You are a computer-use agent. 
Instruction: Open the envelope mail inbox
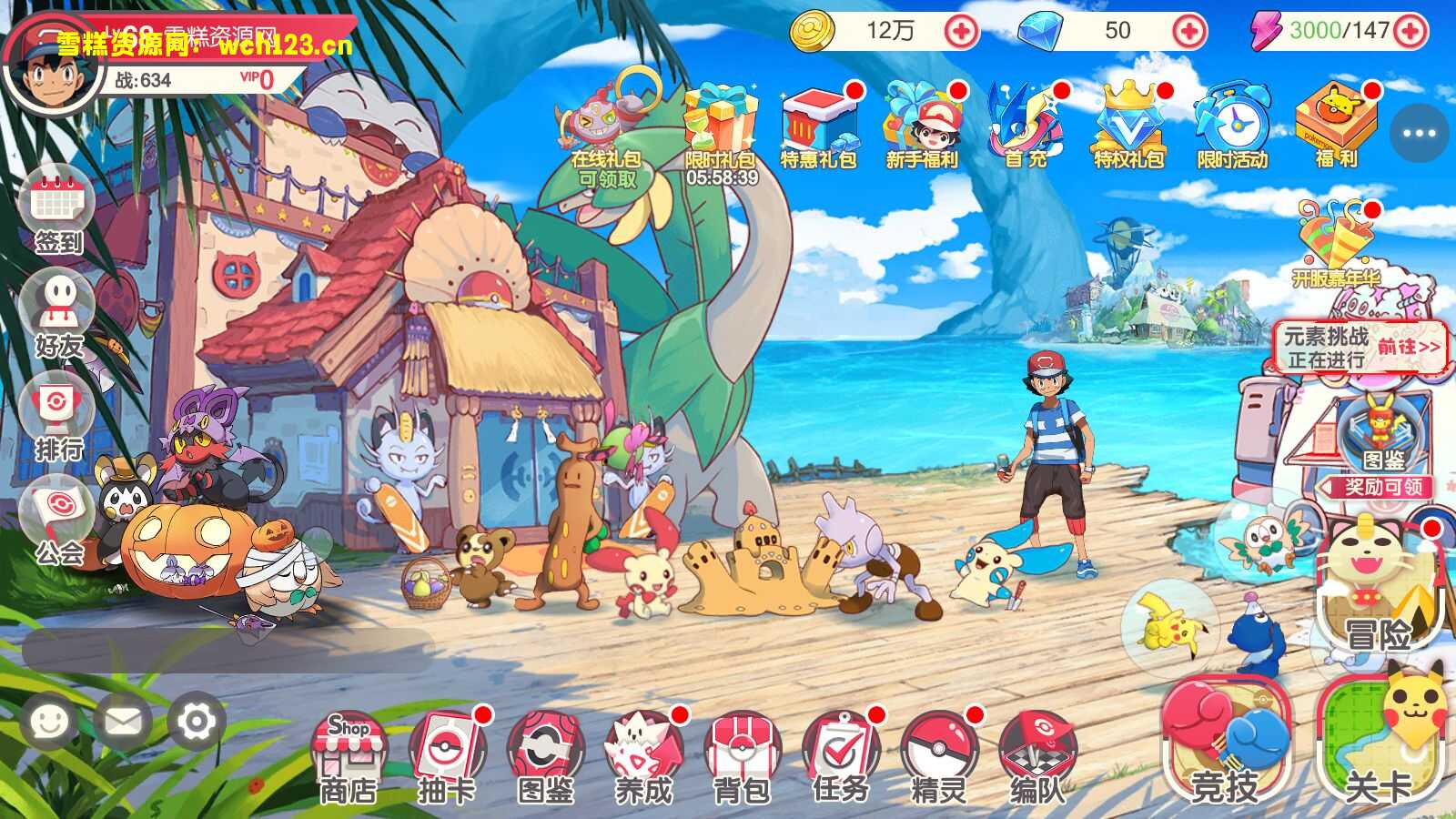(x=123, y=722)
